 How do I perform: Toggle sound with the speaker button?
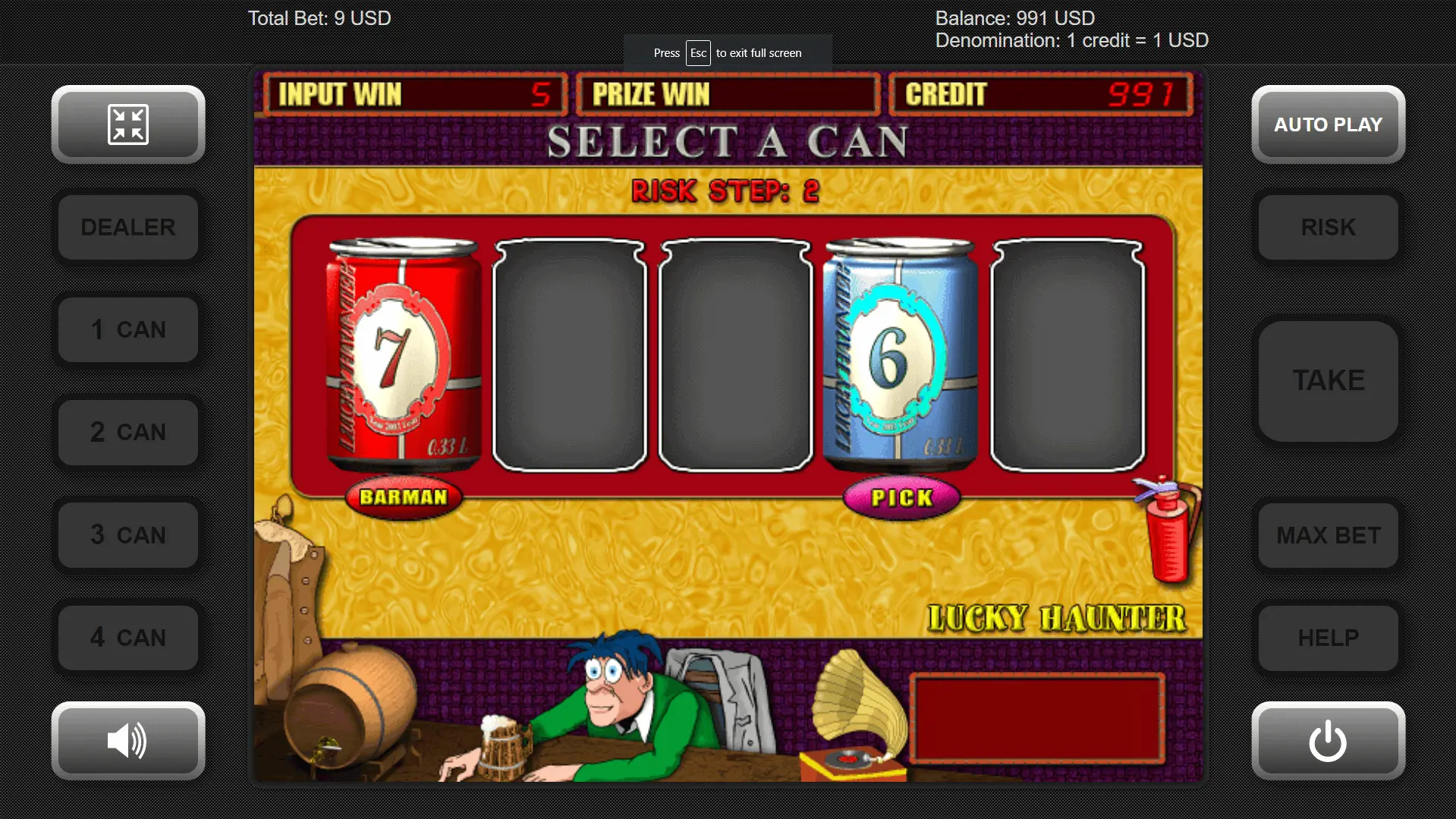(x=128, y=740)
